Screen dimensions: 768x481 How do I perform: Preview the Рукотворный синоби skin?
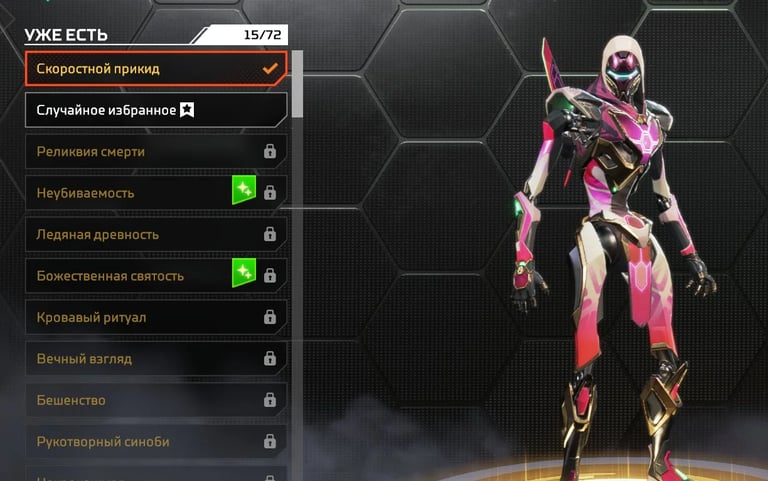coord(155,442)
